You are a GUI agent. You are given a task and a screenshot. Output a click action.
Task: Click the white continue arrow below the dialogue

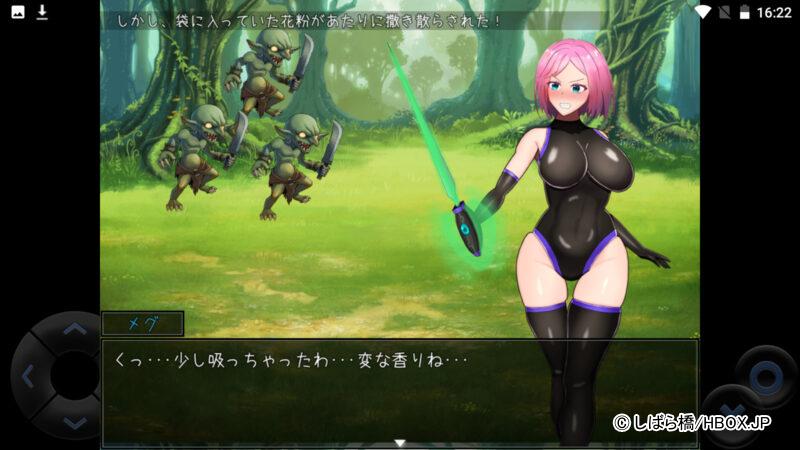click(x=399, y=442)
